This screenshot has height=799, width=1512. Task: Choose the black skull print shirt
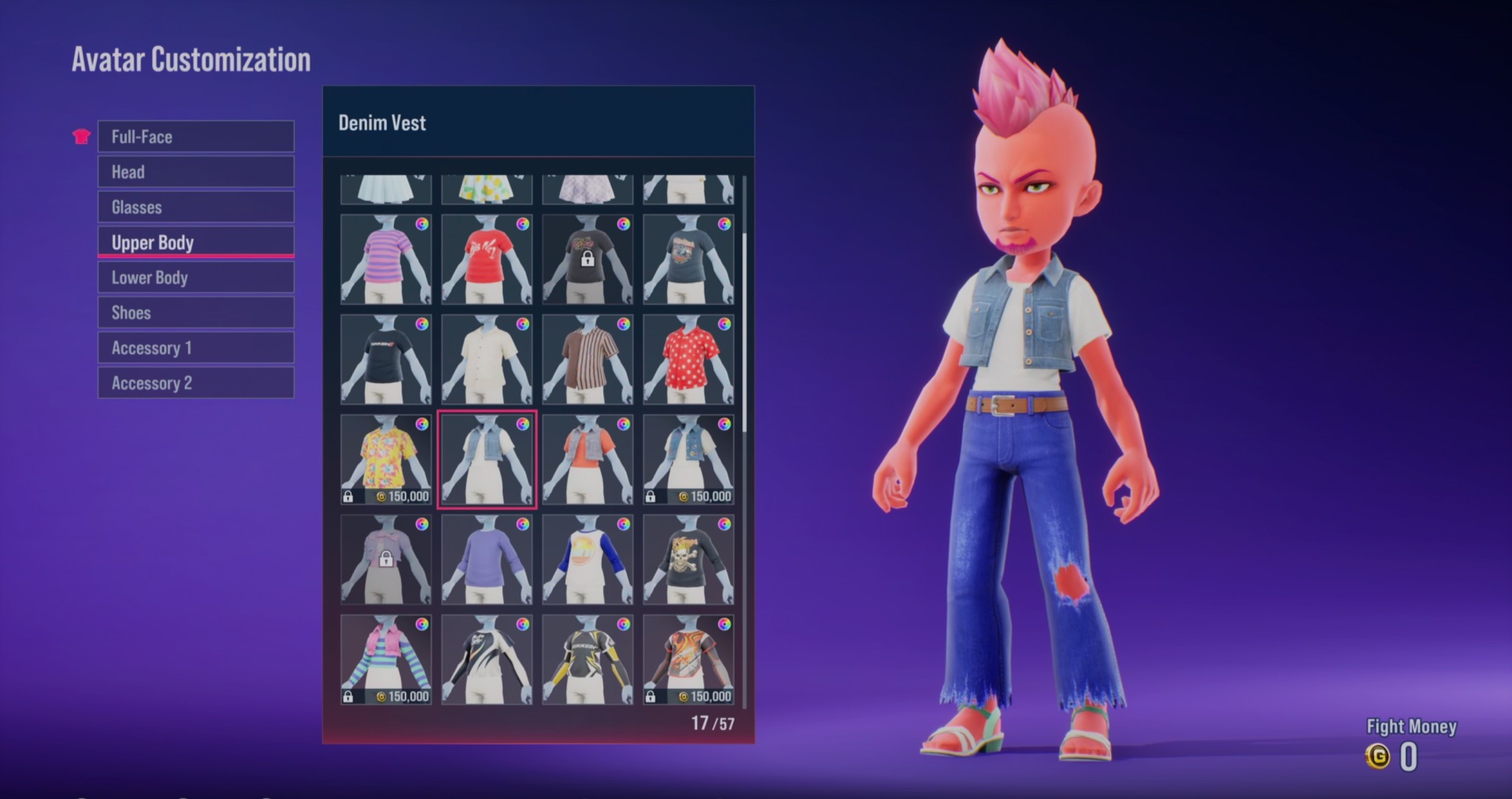[x=688, y=559]
